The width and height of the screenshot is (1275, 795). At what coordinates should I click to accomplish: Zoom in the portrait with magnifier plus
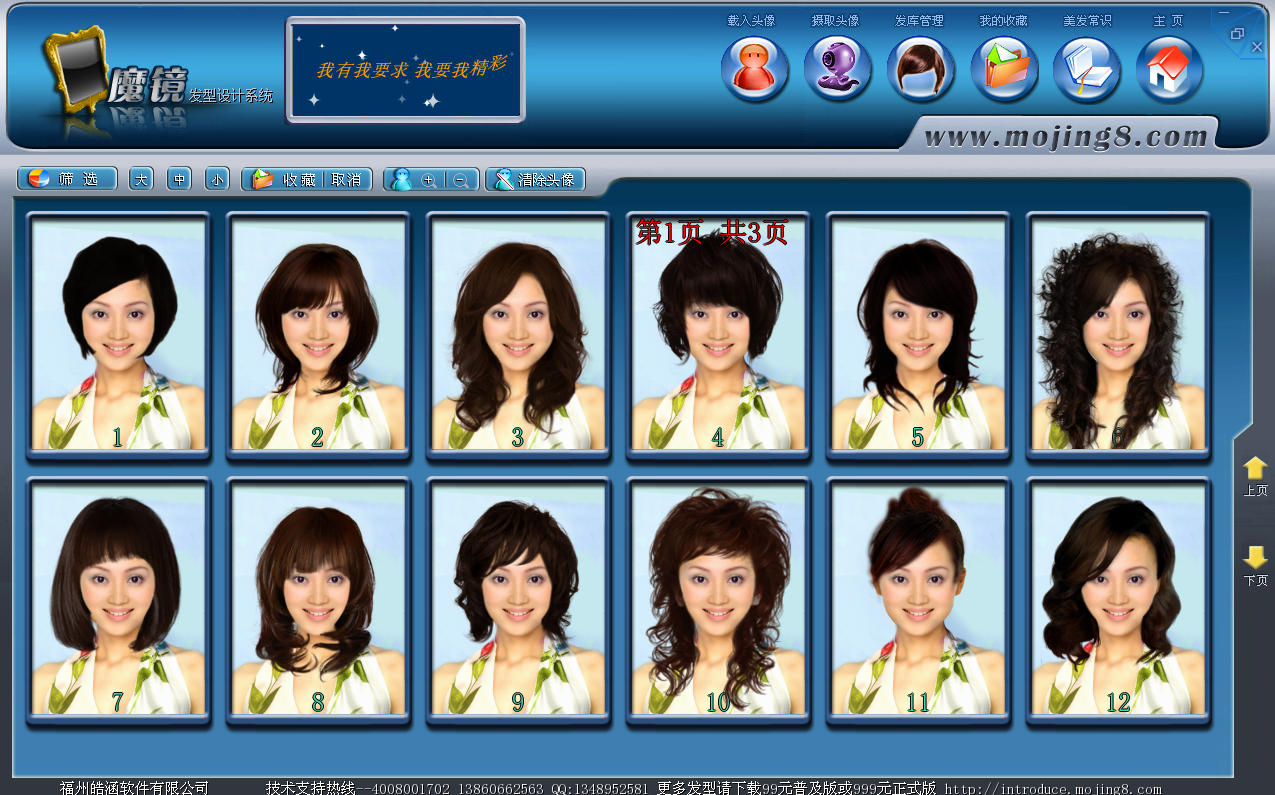[x=429, y=180]
